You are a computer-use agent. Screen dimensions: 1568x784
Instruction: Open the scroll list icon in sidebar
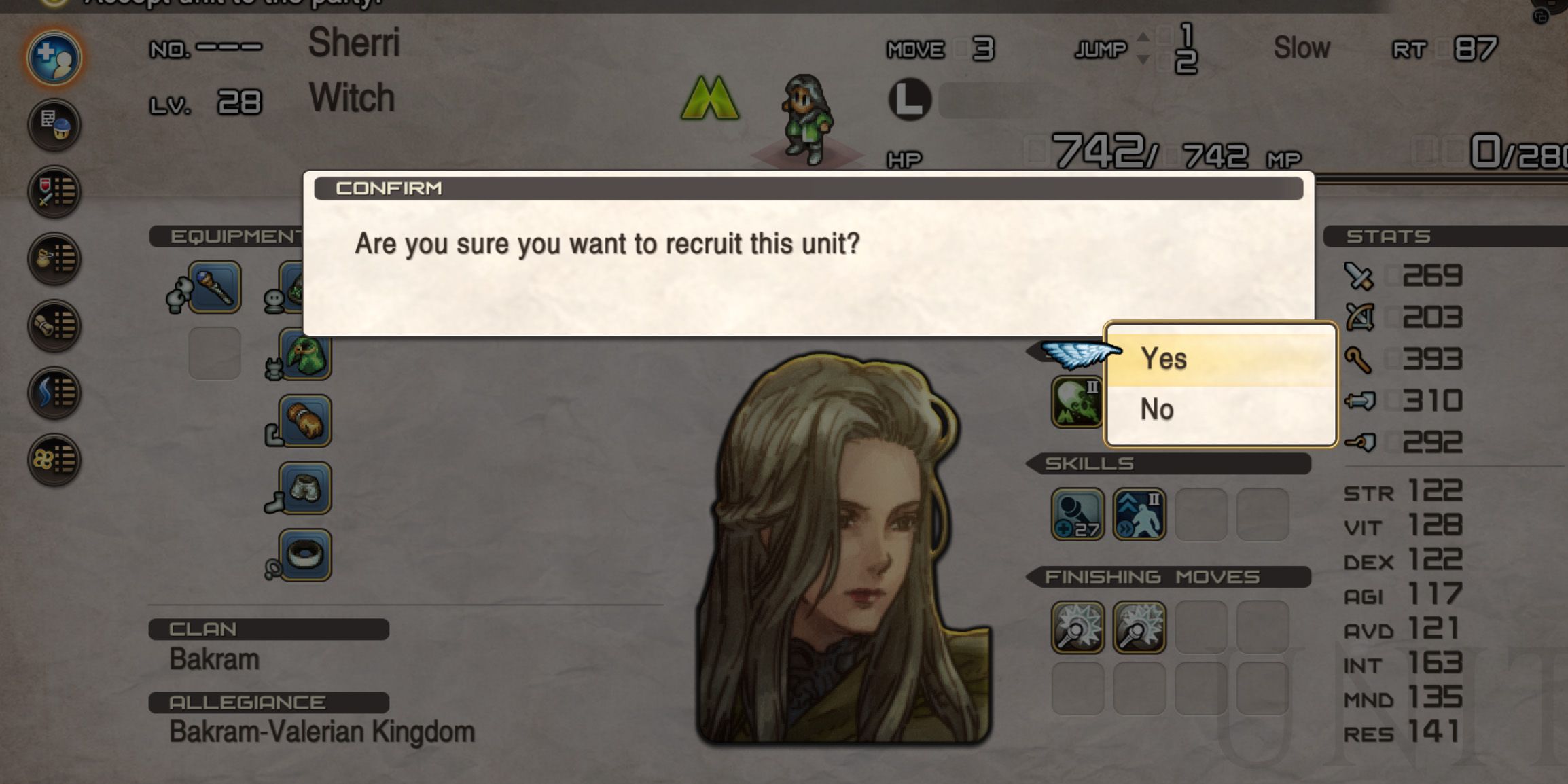54,325
